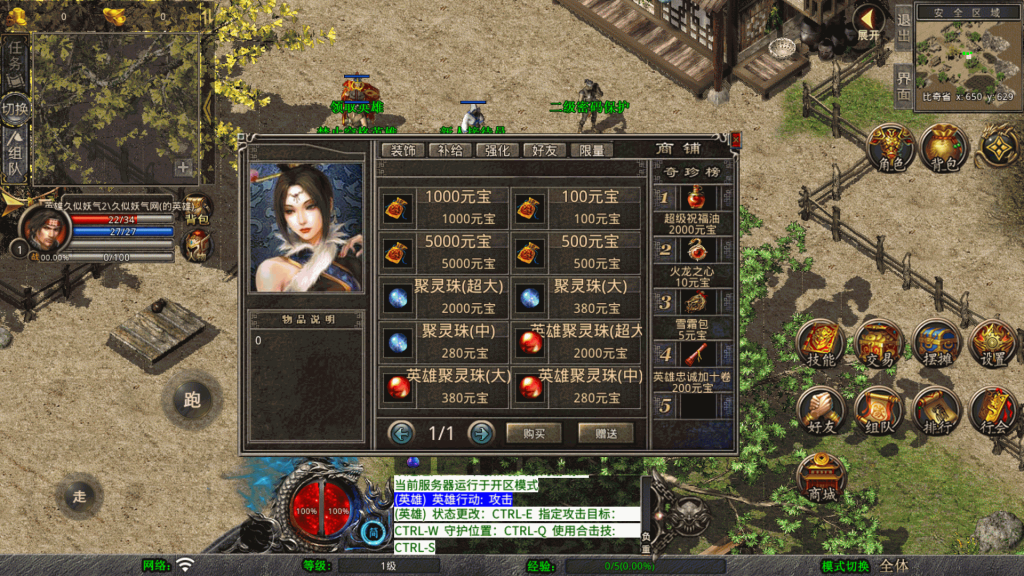The width and height of the screenshot is (1024, 576).
Task: Select the 1000元宝 shop item
Action: tap(445, 207)
